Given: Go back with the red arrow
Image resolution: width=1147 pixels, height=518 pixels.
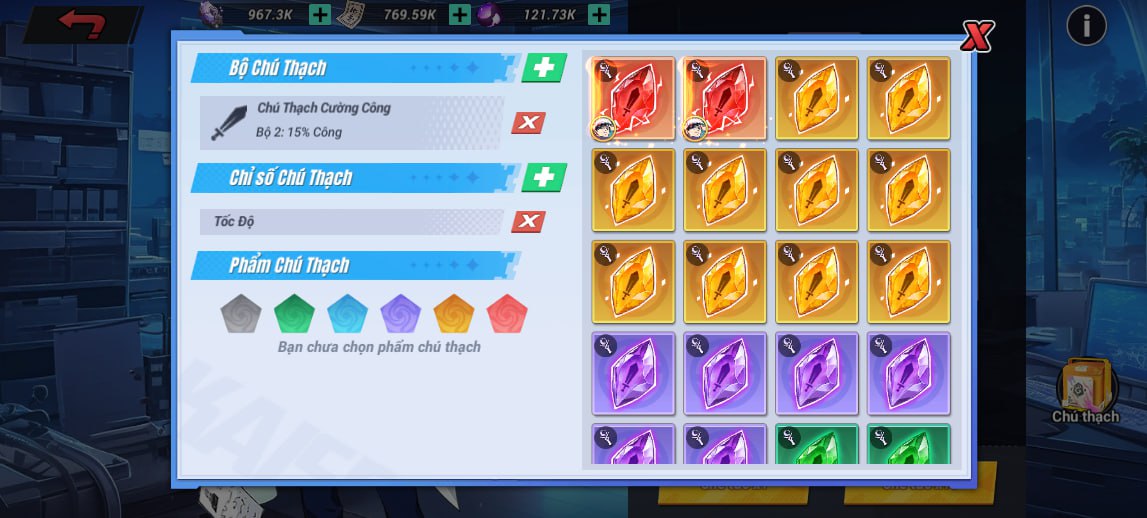Looking at the screenshot, I should pos(82,24).
